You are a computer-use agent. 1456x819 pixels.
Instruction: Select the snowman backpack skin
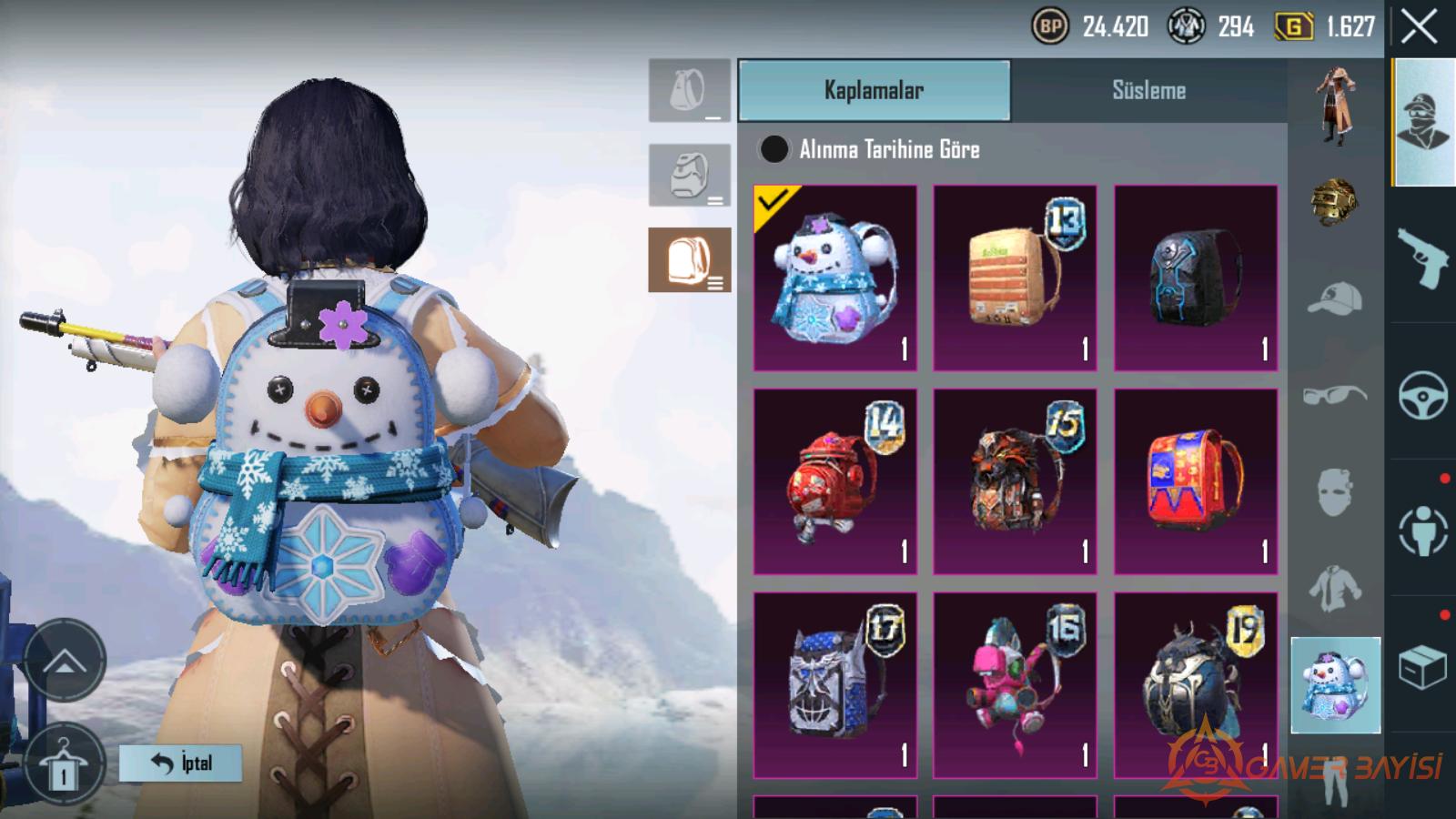click(835, 278)
